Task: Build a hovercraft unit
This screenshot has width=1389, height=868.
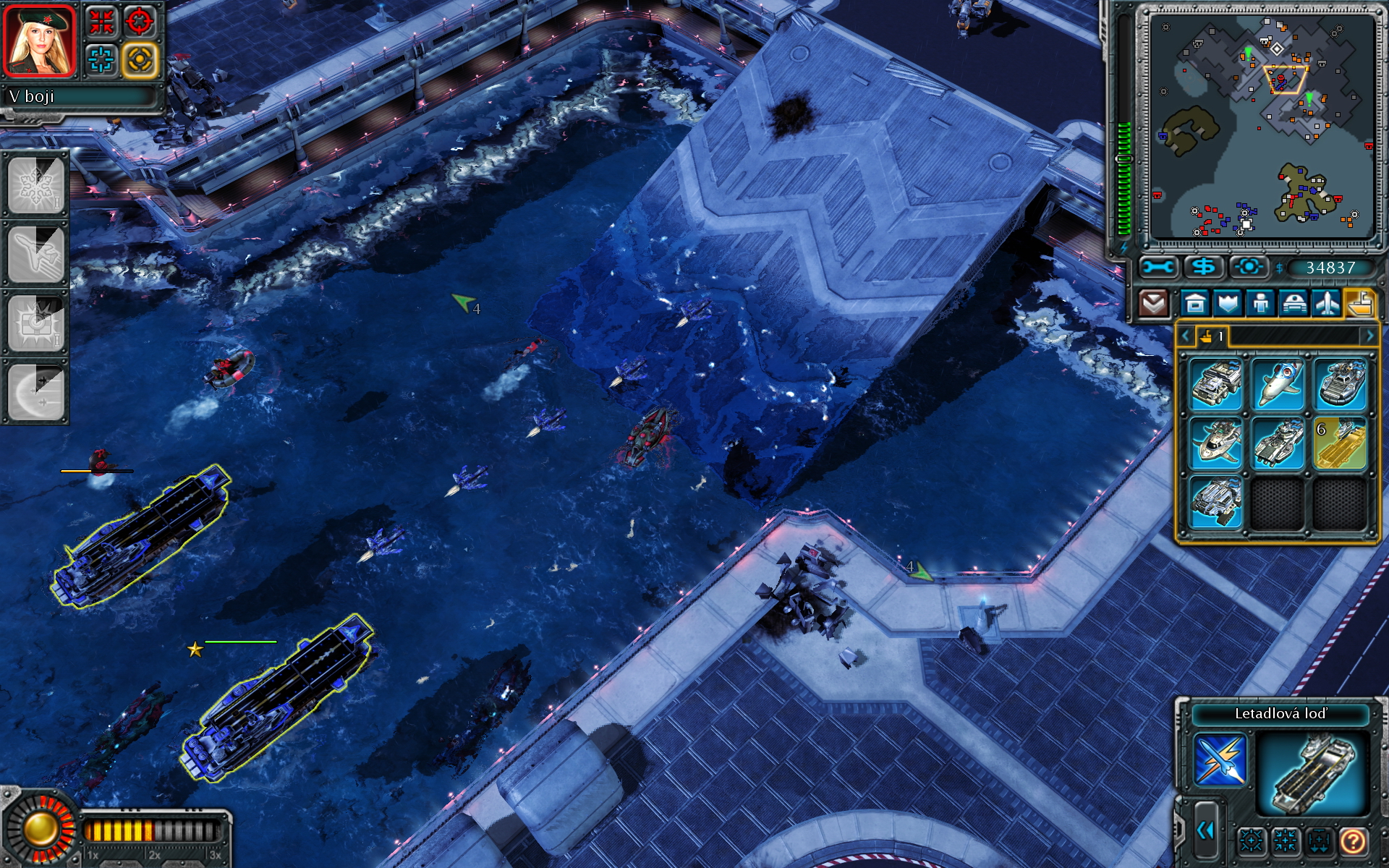Action: tap(1341, 385)
